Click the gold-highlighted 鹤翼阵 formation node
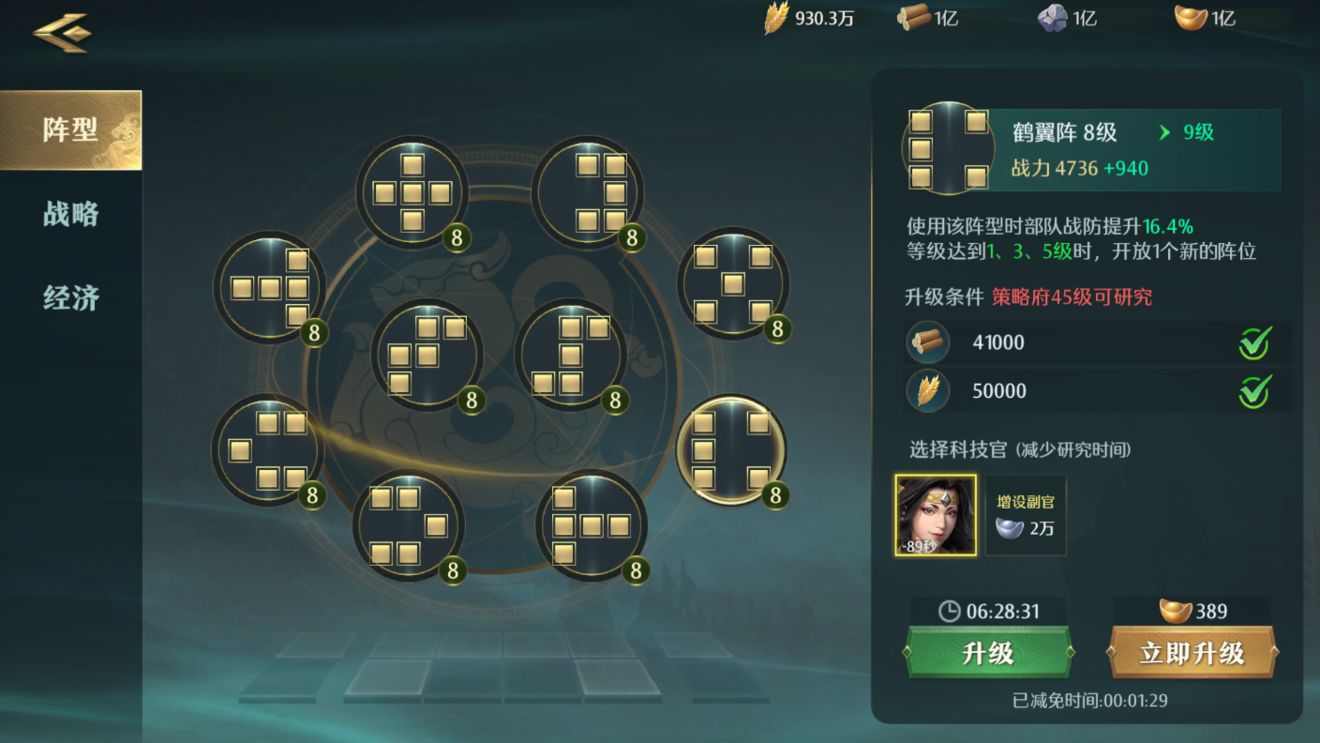The height and width of the screenshot is (743, 1320). point(731,450)
